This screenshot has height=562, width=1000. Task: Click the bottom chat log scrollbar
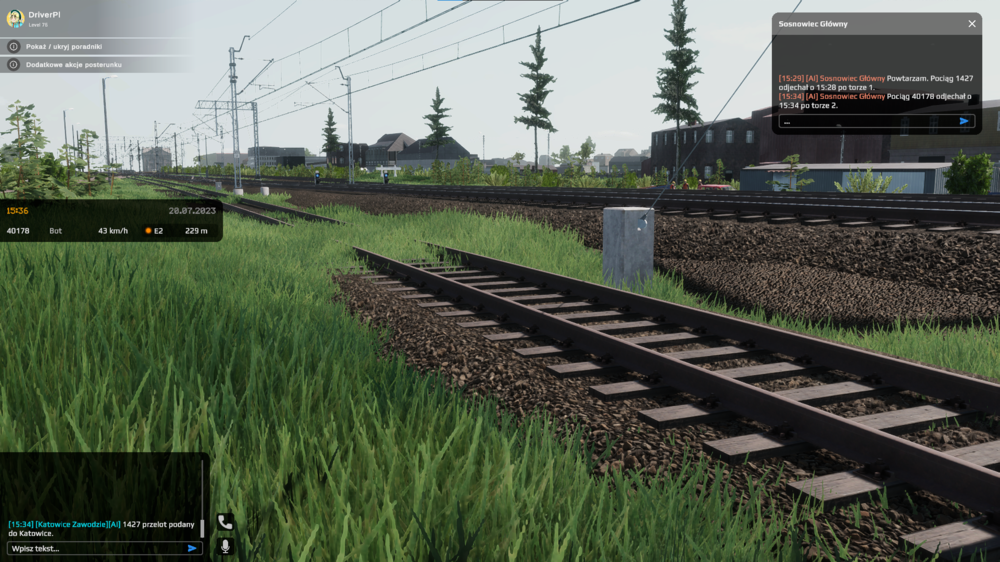pyautogui.click(x=202, y=526)
